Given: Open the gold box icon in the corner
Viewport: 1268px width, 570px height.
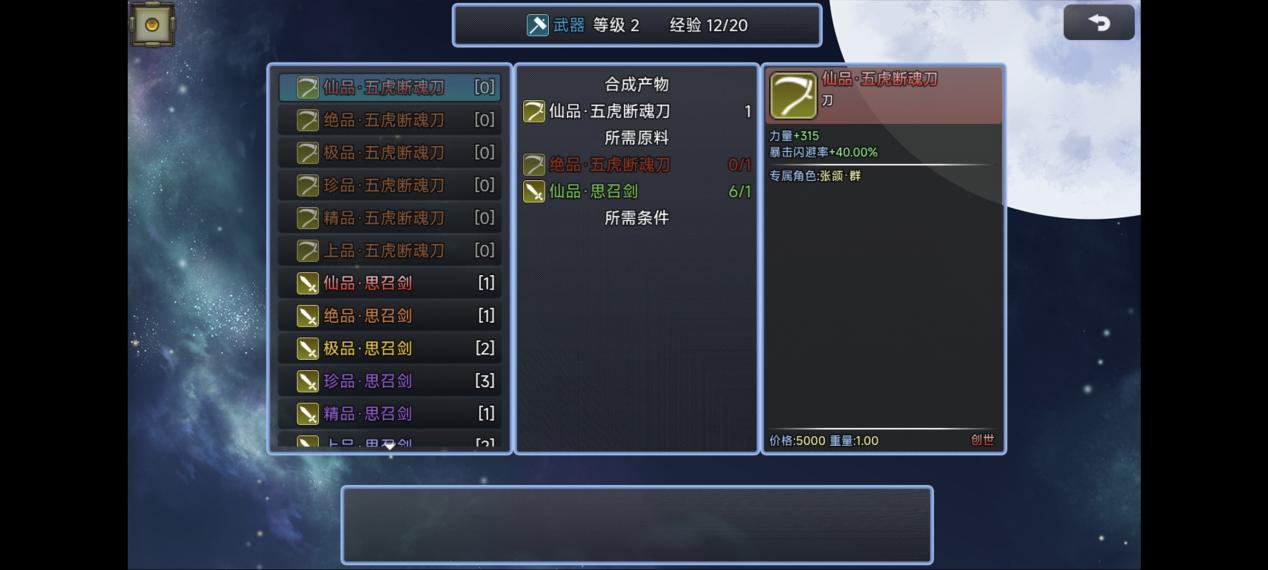Looking at the screenshot, I should [x=152, y=25].
